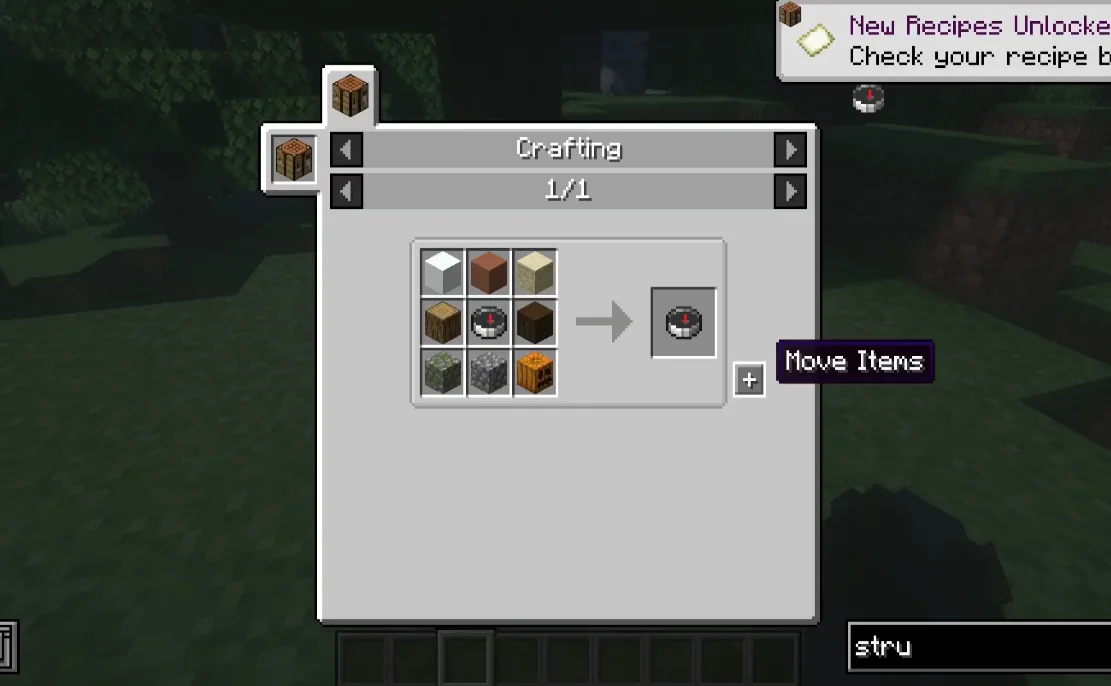Click the compass in the grid center
The image size is (1111, 686).
tap(489, 322)
